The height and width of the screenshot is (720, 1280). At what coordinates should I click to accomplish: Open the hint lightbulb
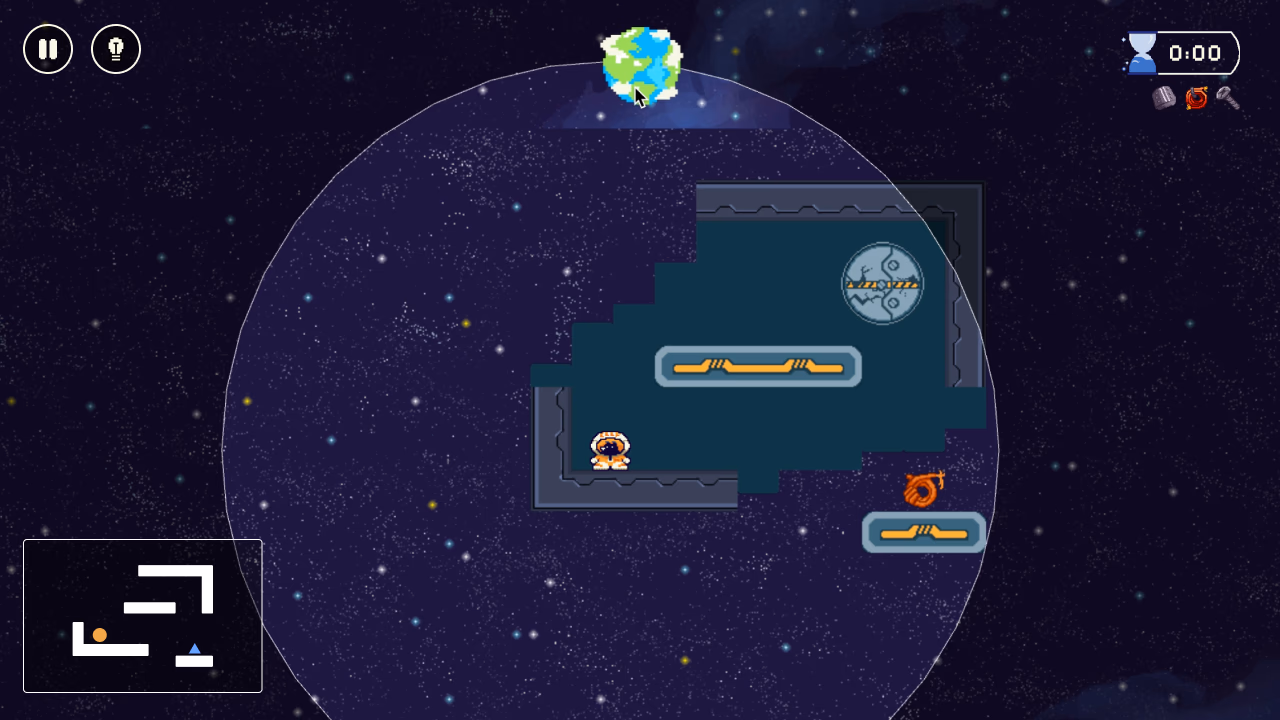(116, 49)
